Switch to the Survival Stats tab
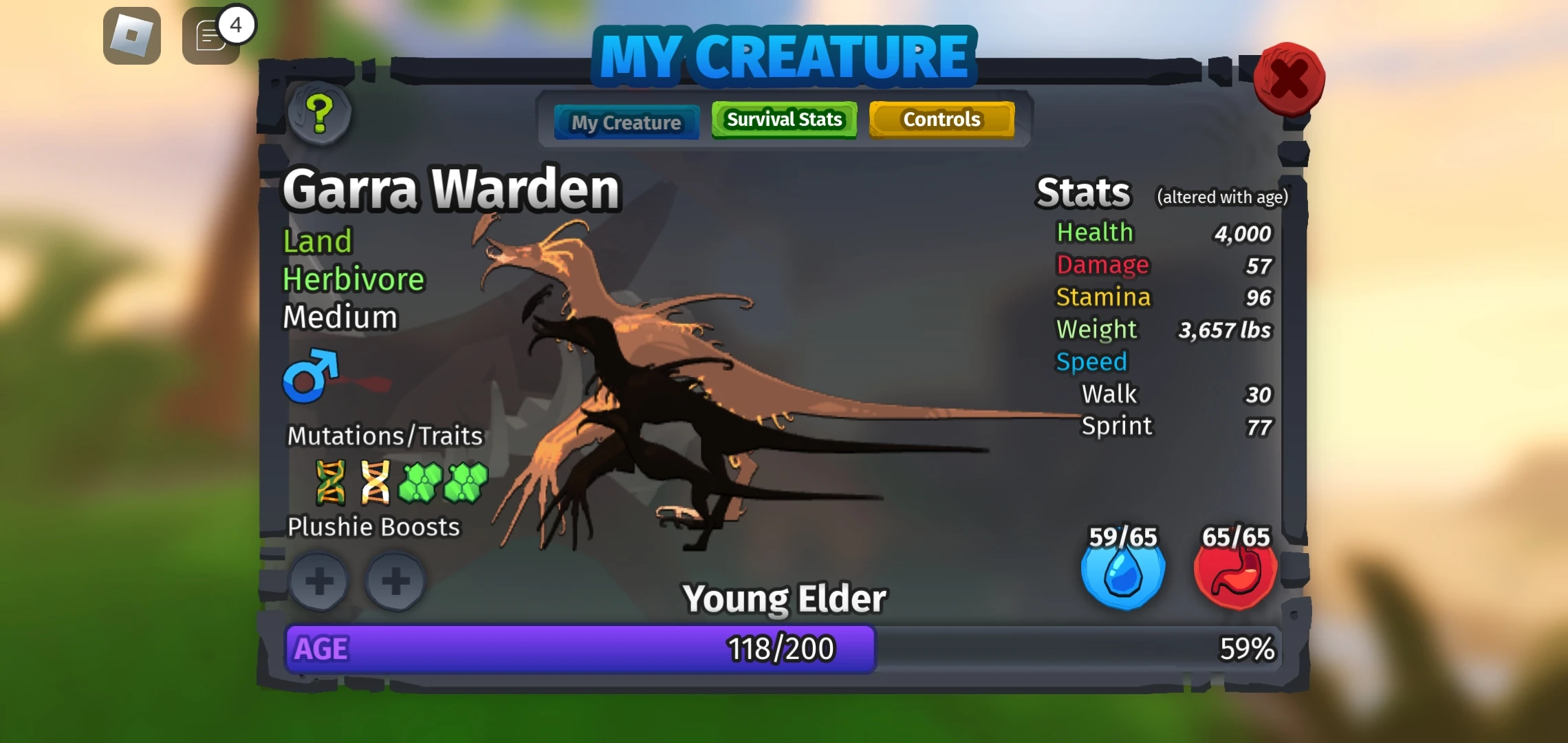The height and width of the screenshot is (743, 1568). 784,119
